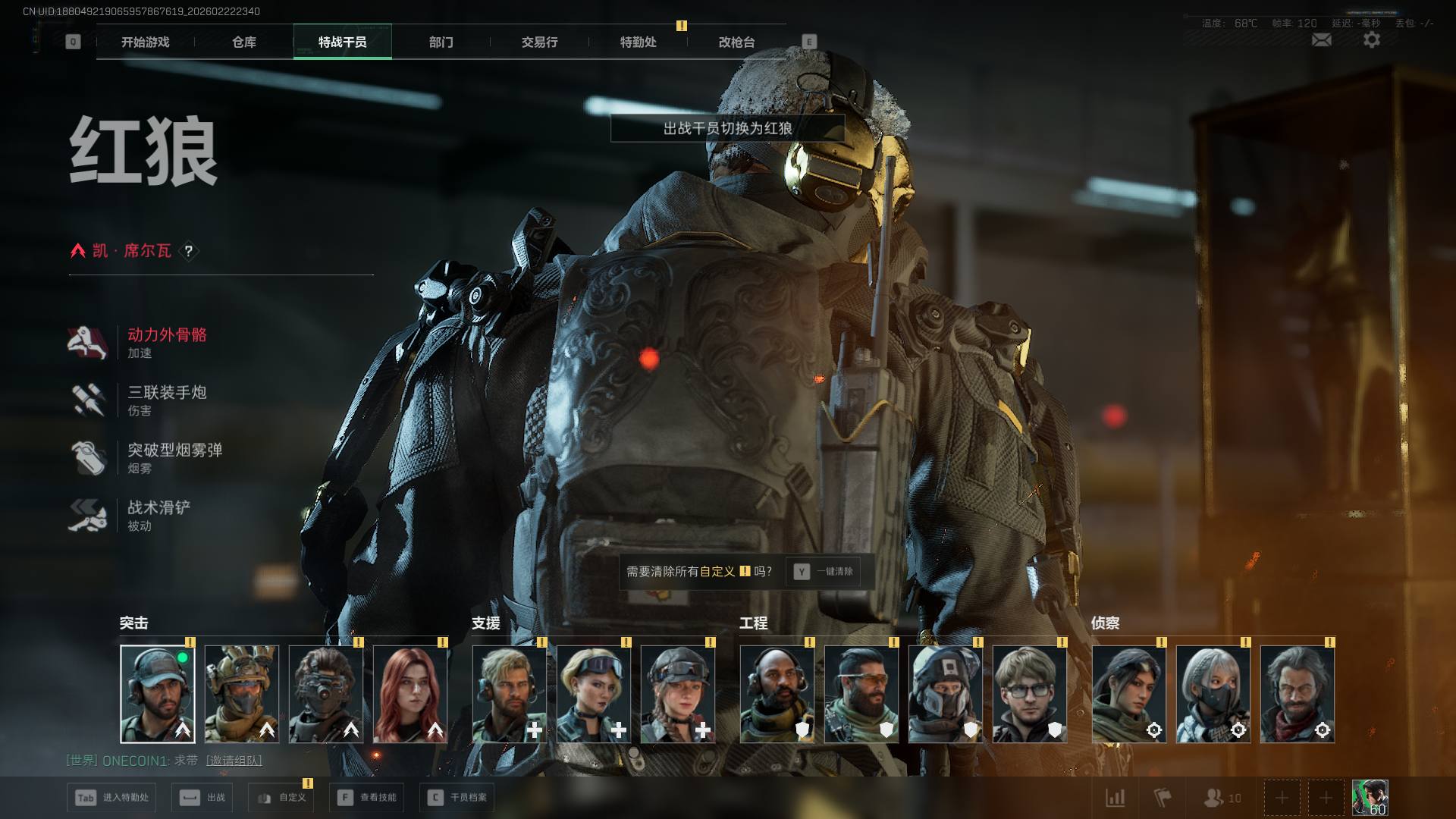The image size is (1456, 819).
Task: Open the 仓库 warehouse tab
Action: click(x=244, y=42)
